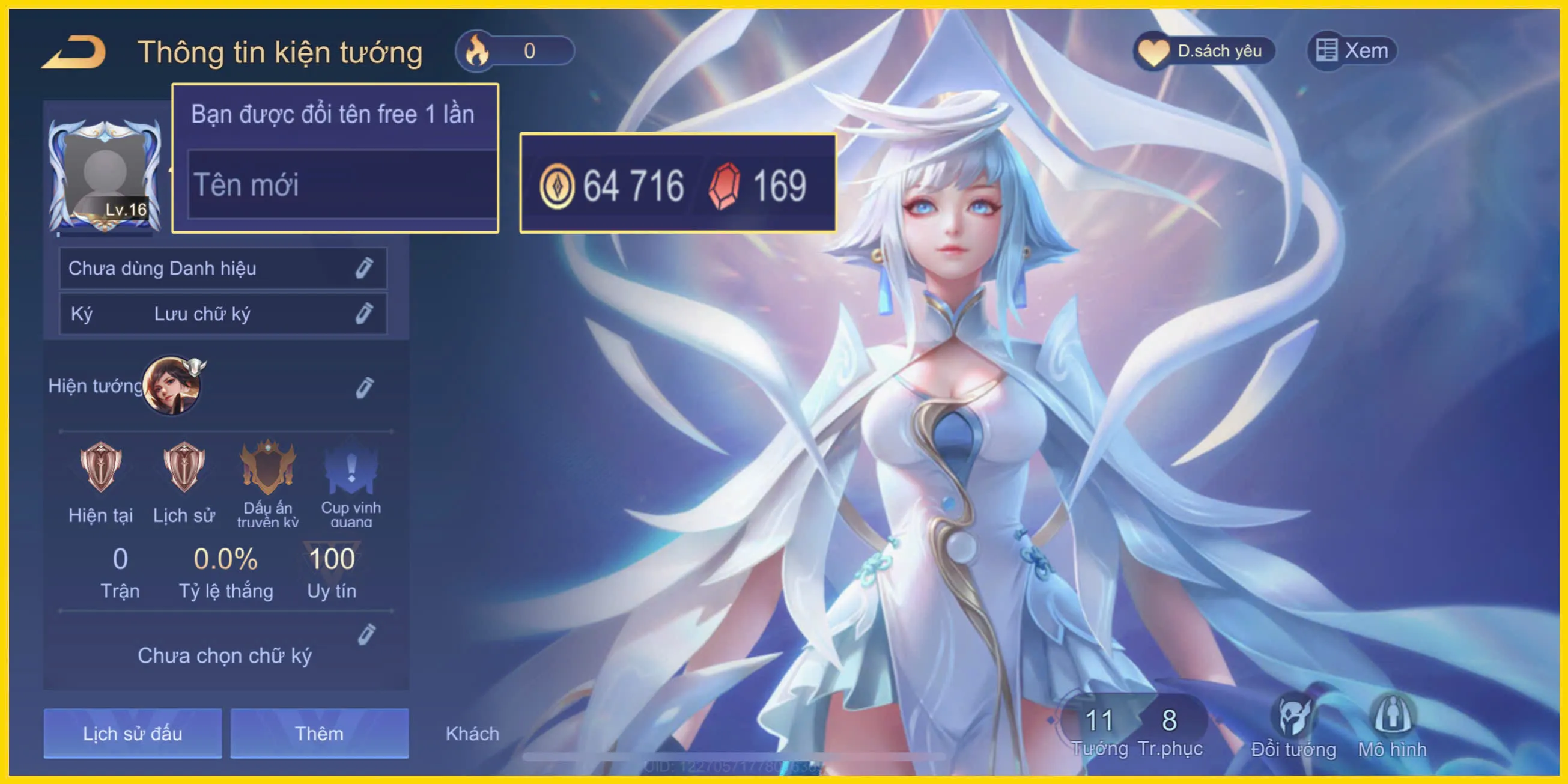The height and width of the screenshot is (784, 1568).
Task: Select the Dấu ấn truyền kỳ emblem
Action: tap(268, 481)
